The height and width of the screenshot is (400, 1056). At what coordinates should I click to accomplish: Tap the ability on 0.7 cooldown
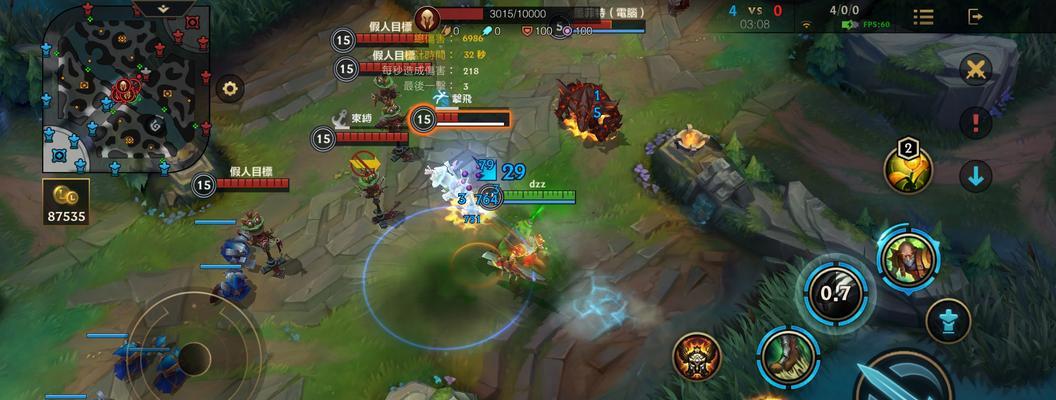pos(835,292)
